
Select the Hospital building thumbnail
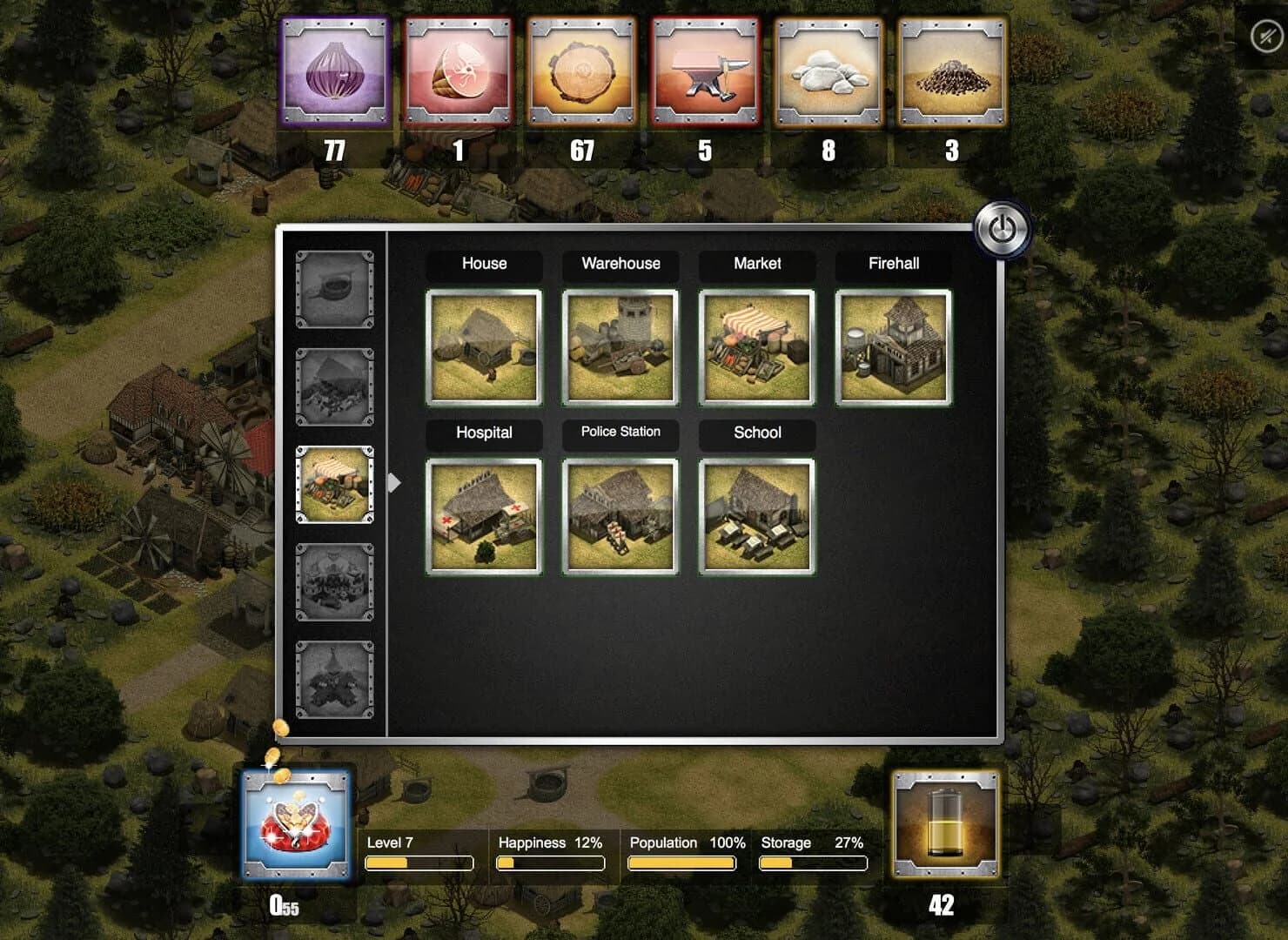pos(484,515)
